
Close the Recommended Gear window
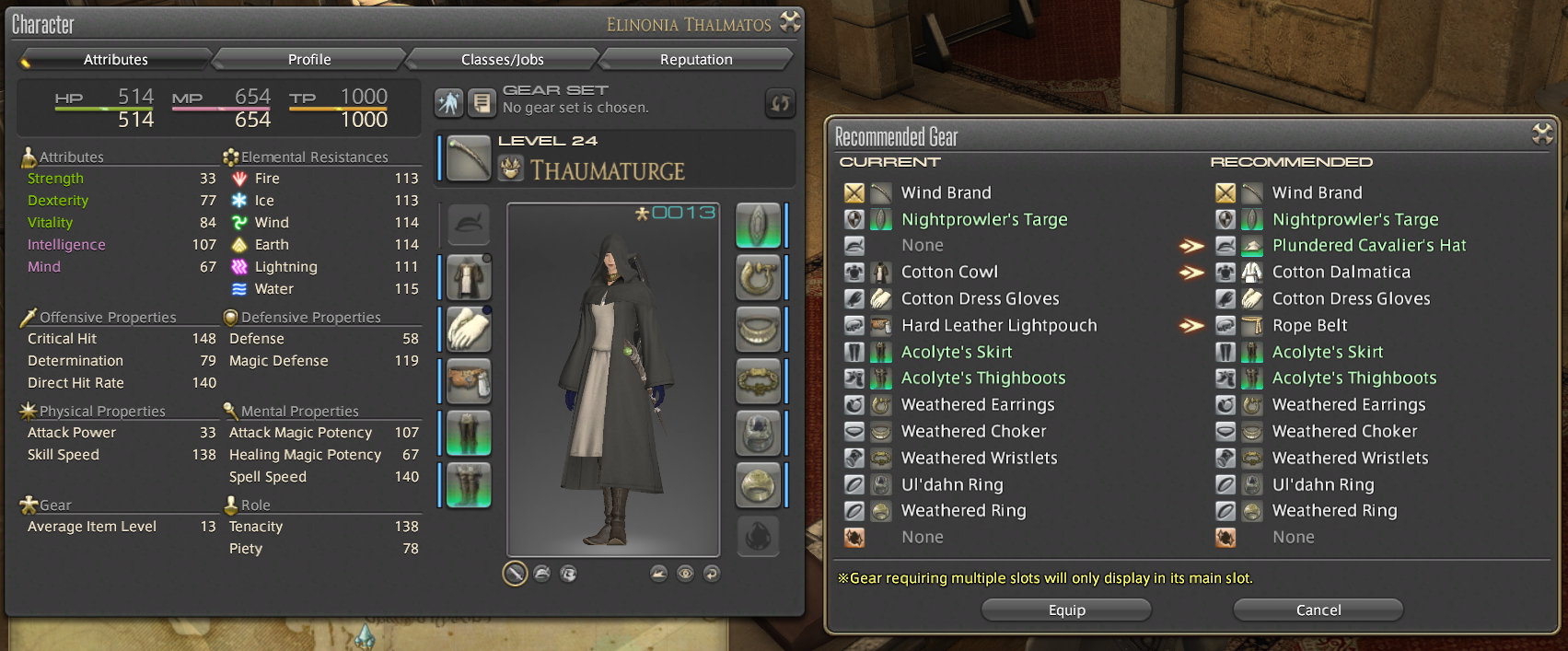(x=1542, y=134)
